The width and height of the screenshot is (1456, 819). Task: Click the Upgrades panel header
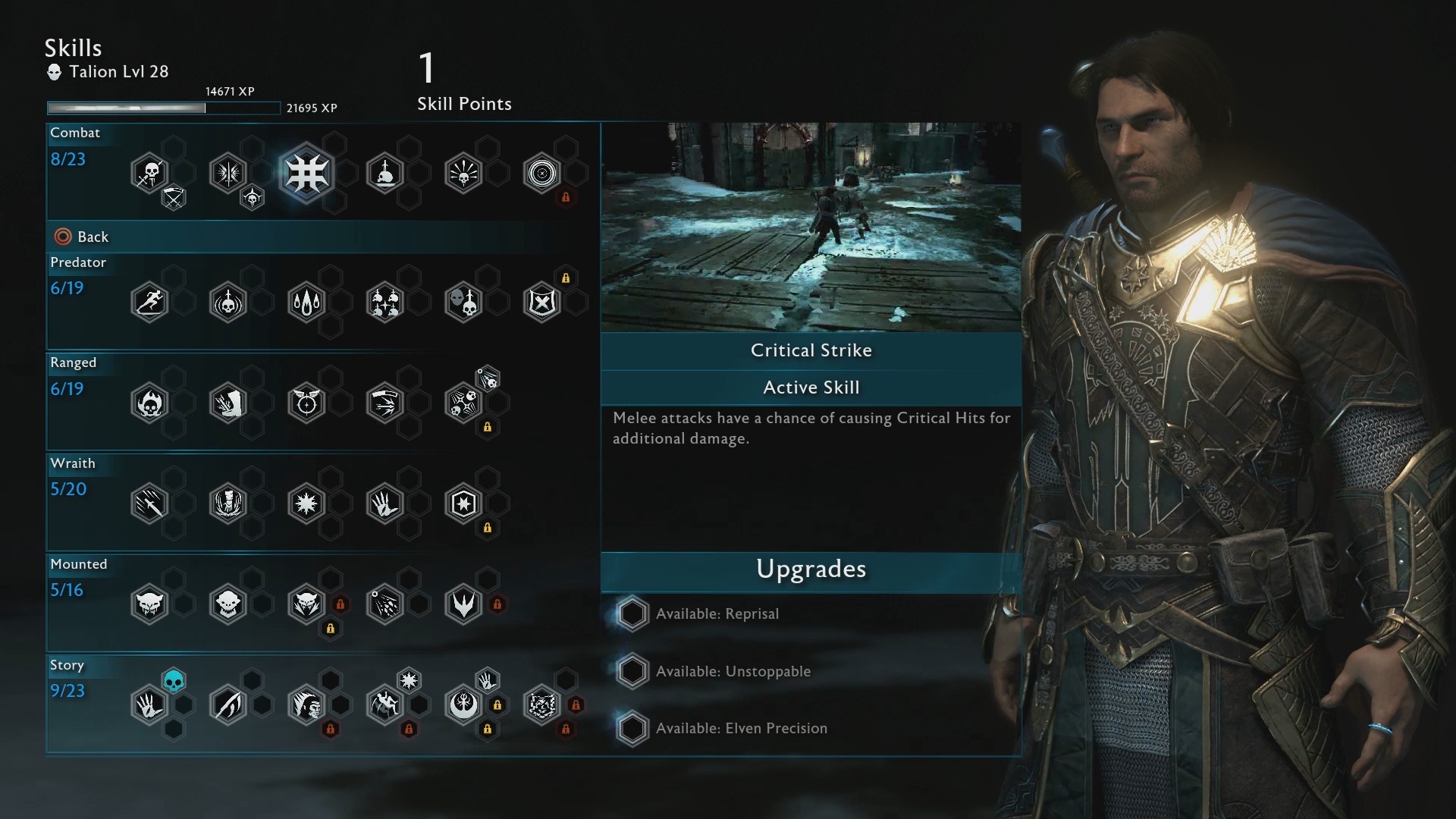pos(811,570)
